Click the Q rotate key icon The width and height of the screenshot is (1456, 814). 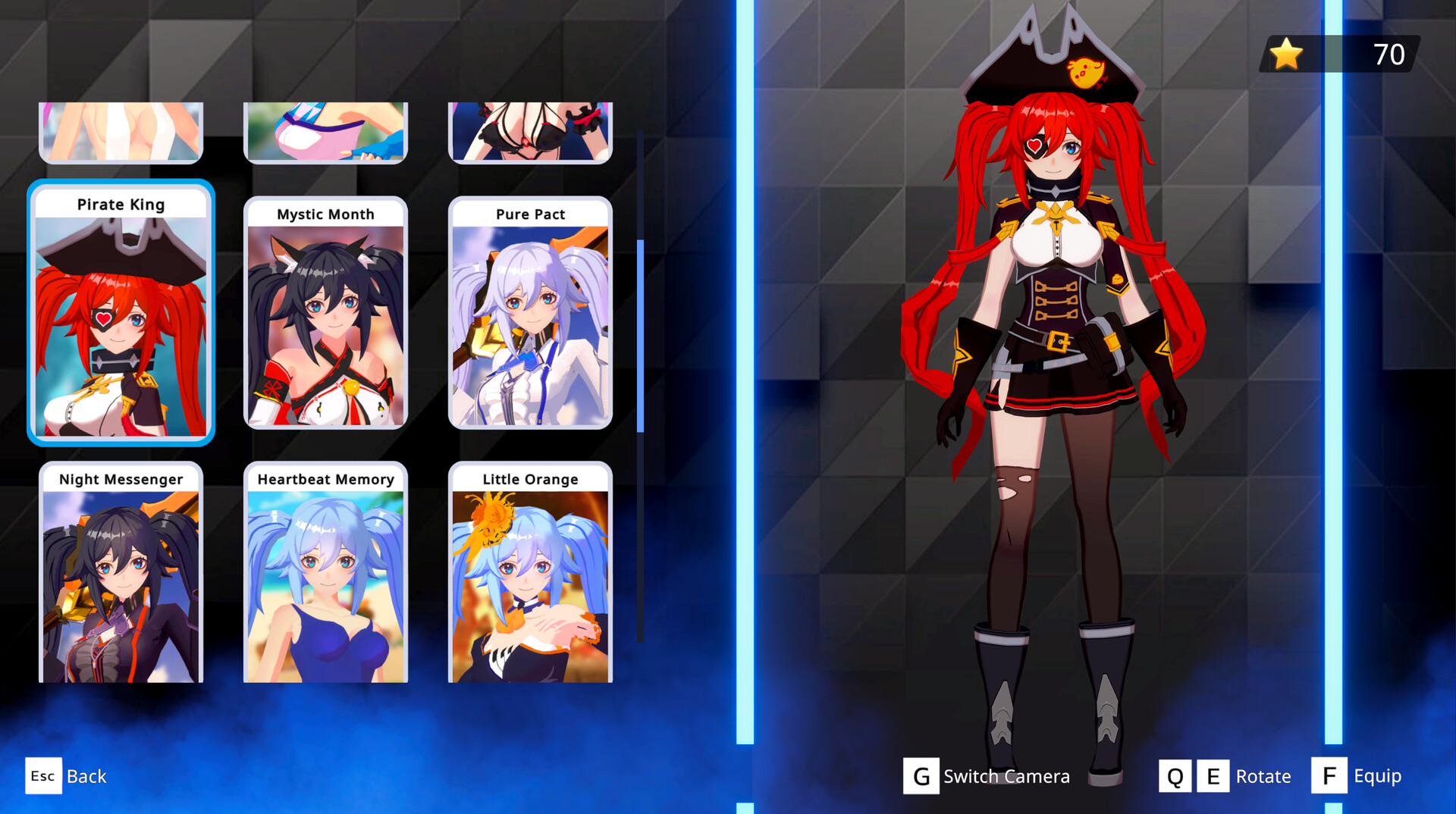[x=1176, y=775]
